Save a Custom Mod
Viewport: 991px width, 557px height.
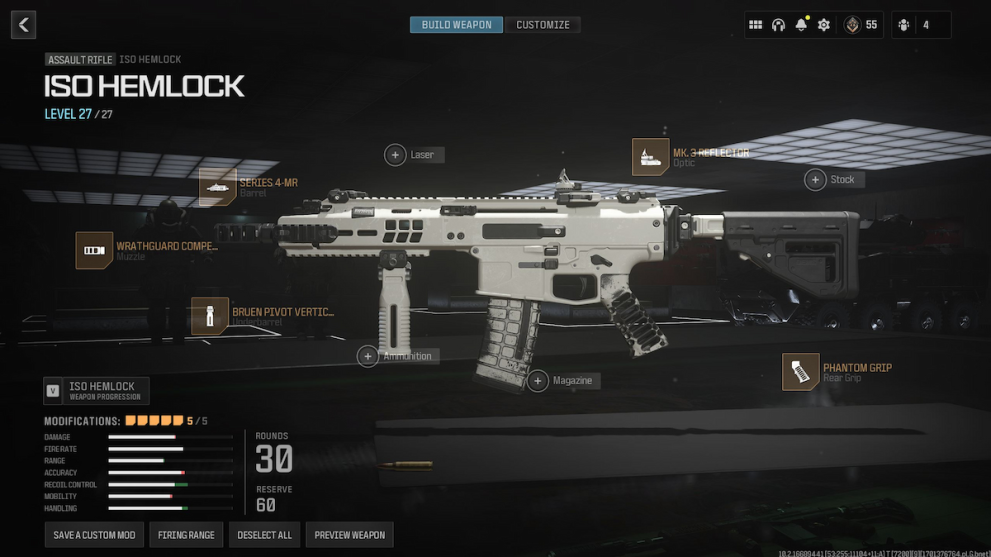(x=94, y=535)
